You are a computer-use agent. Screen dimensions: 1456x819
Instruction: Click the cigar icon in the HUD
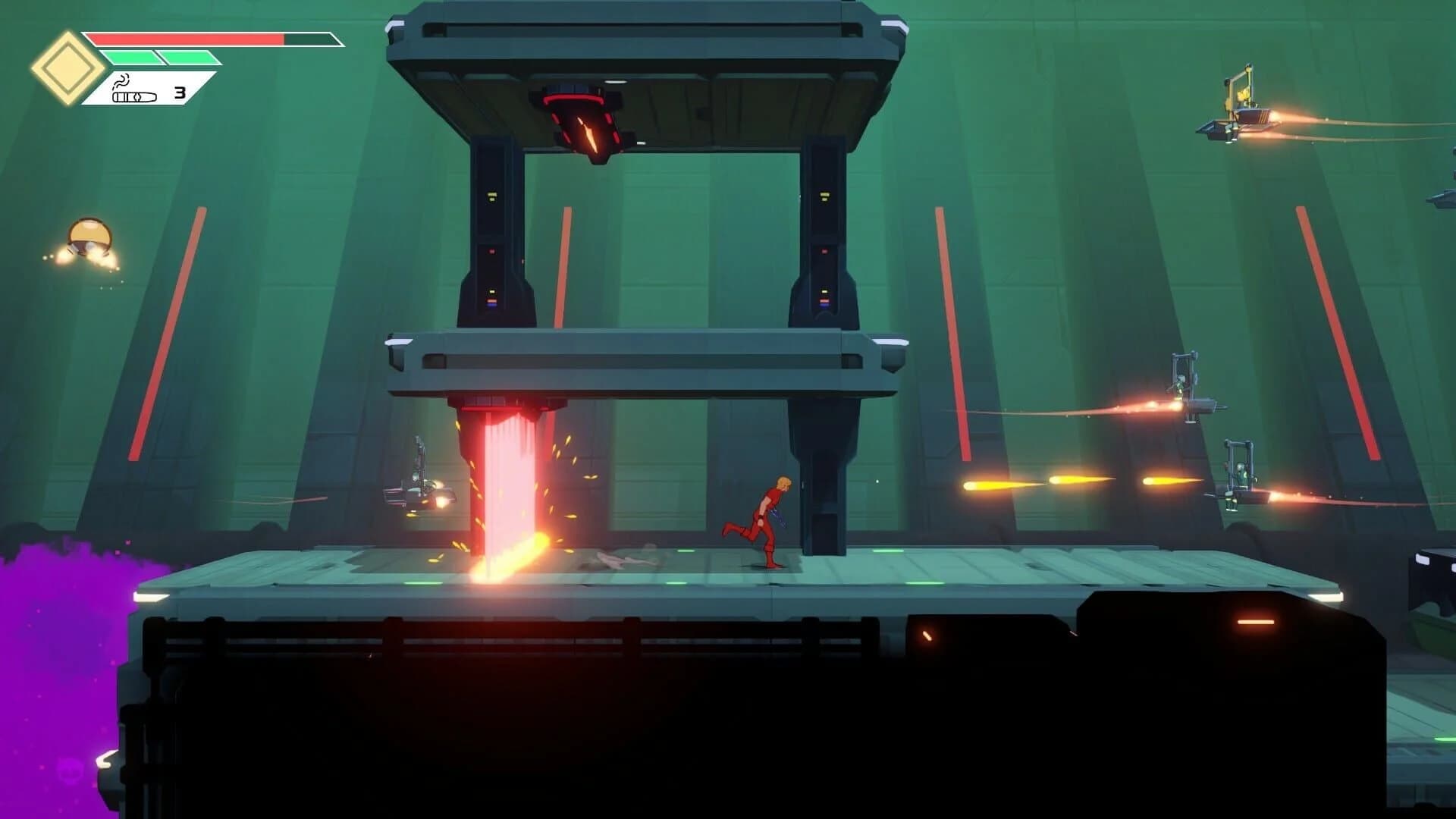click(133, 97)
